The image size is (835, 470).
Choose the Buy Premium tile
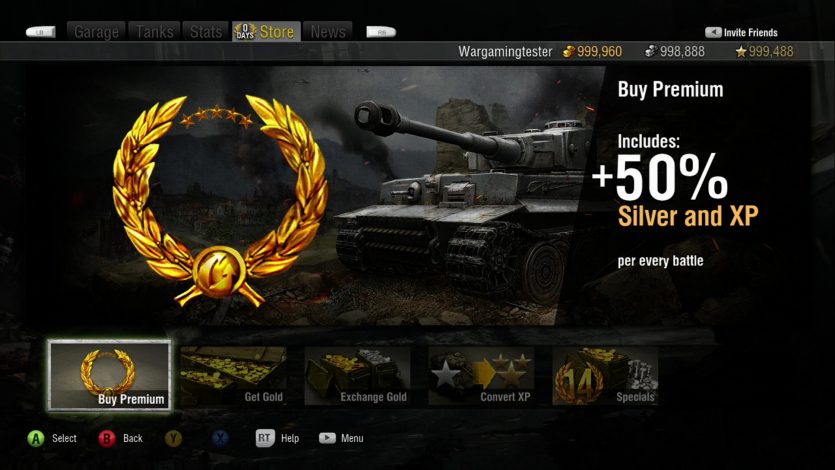[110, 375]
